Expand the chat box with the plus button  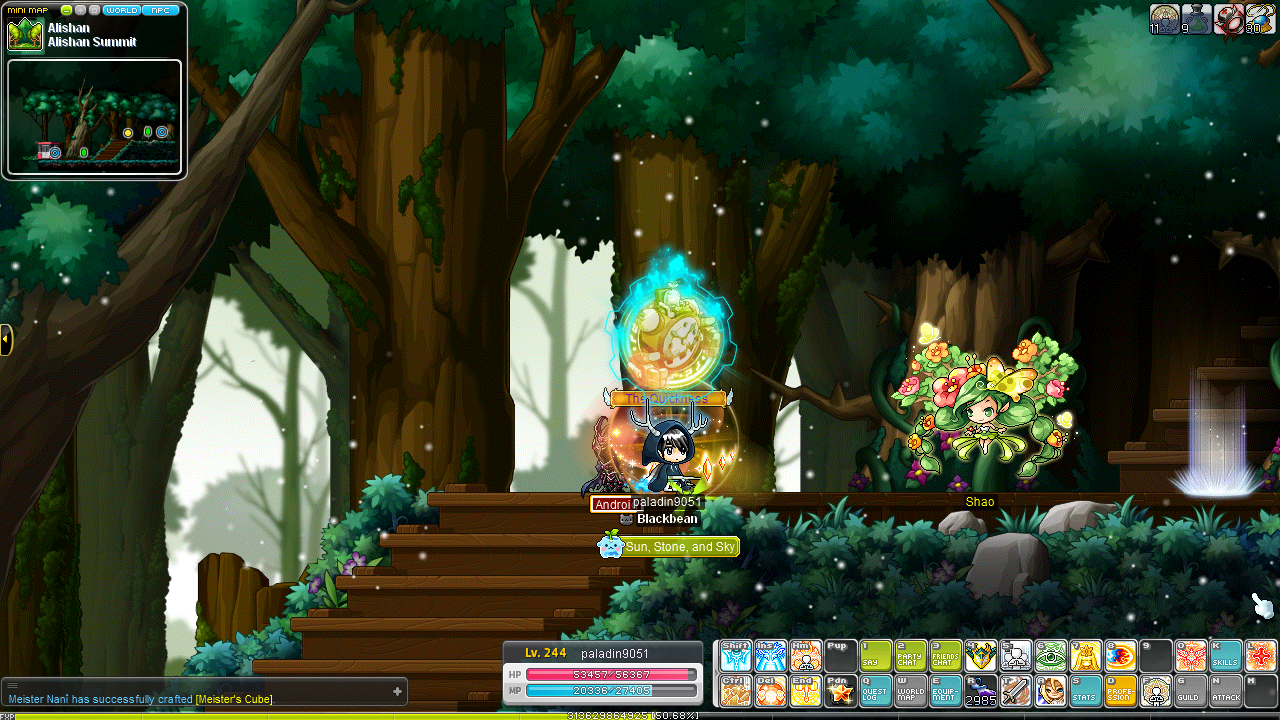click(x=397, y=691)
